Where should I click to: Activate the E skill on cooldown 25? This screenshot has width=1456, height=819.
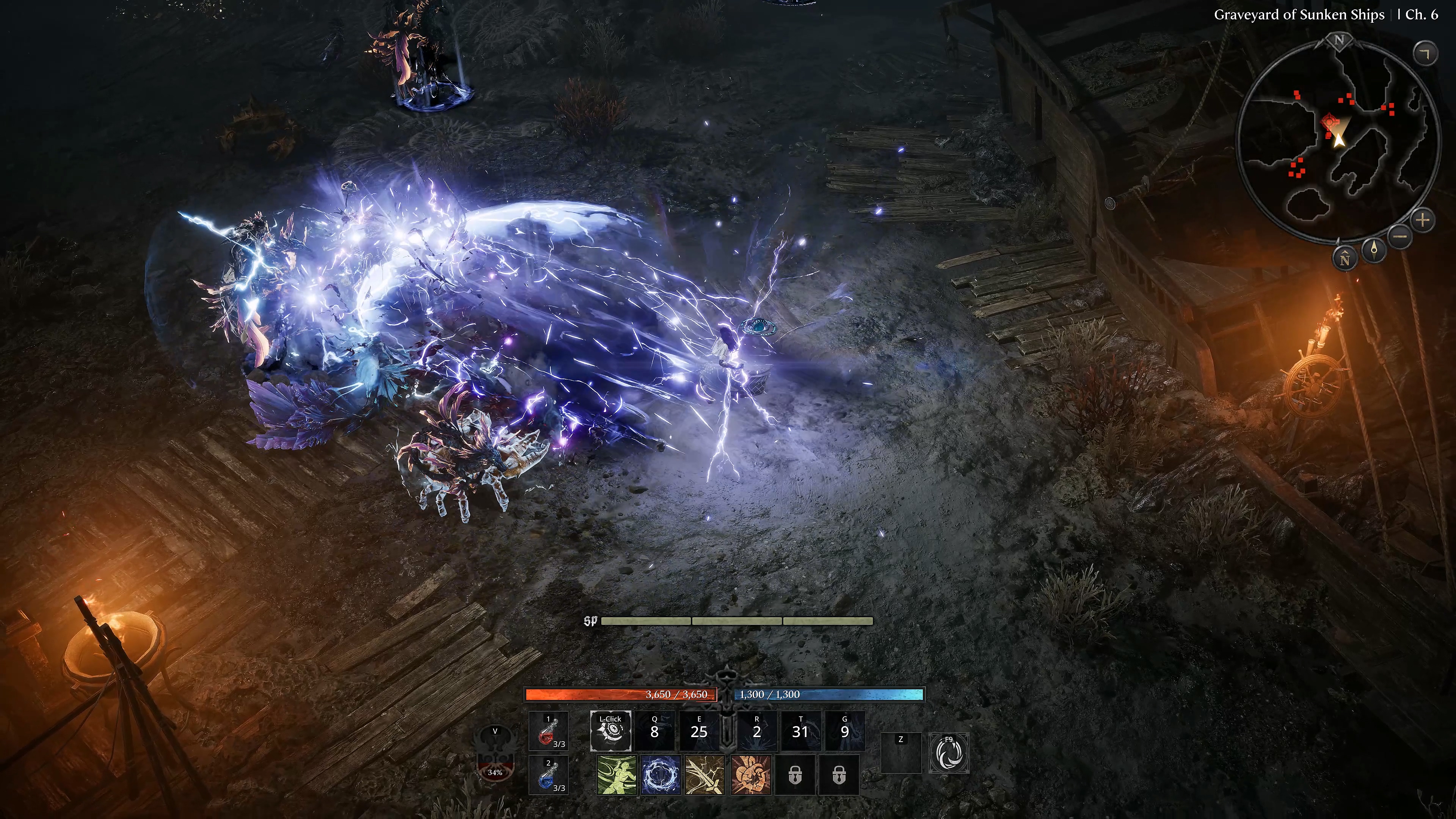click(699, 731)
